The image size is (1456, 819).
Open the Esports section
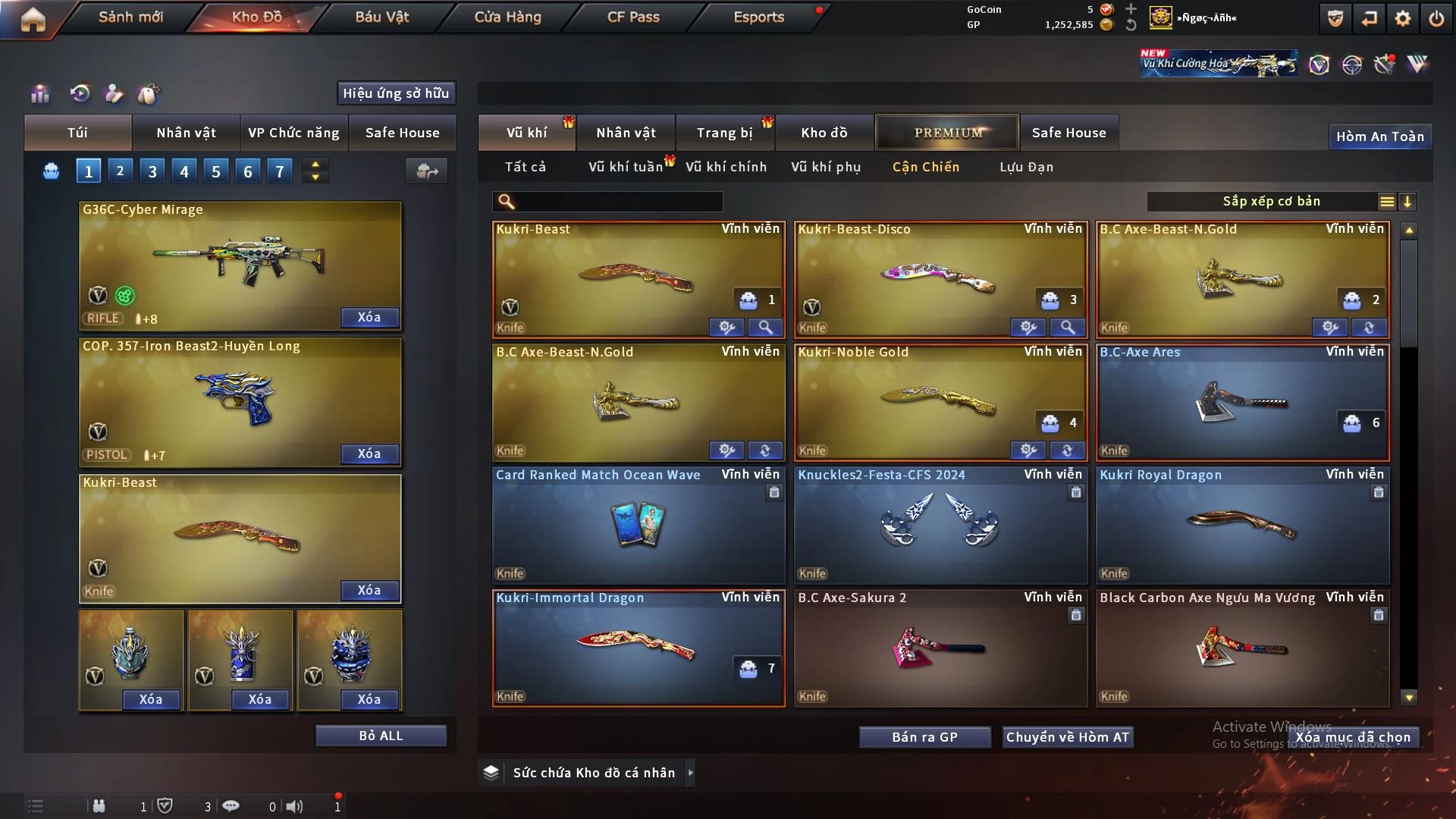[758, 17]
